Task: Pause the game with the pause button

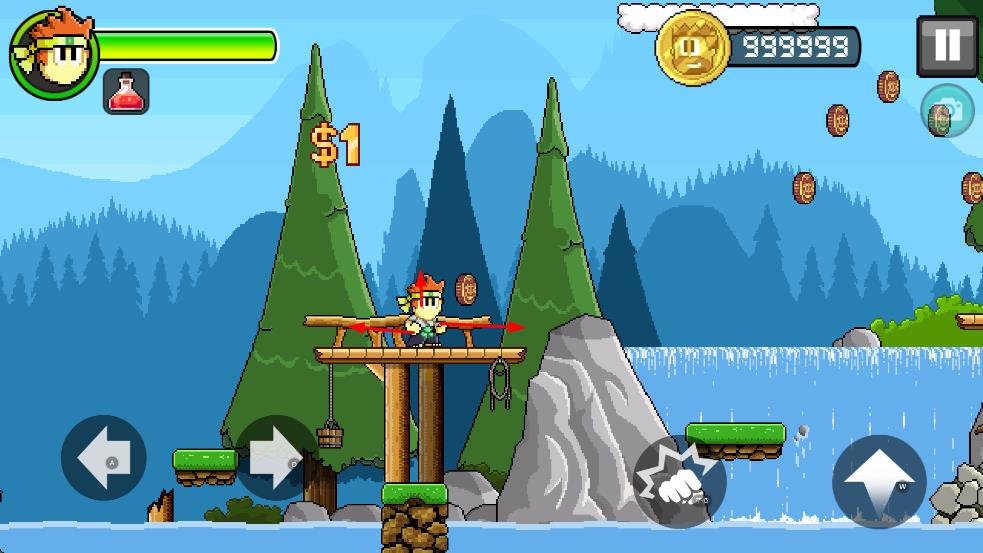Action: click(x=946, y=45)
